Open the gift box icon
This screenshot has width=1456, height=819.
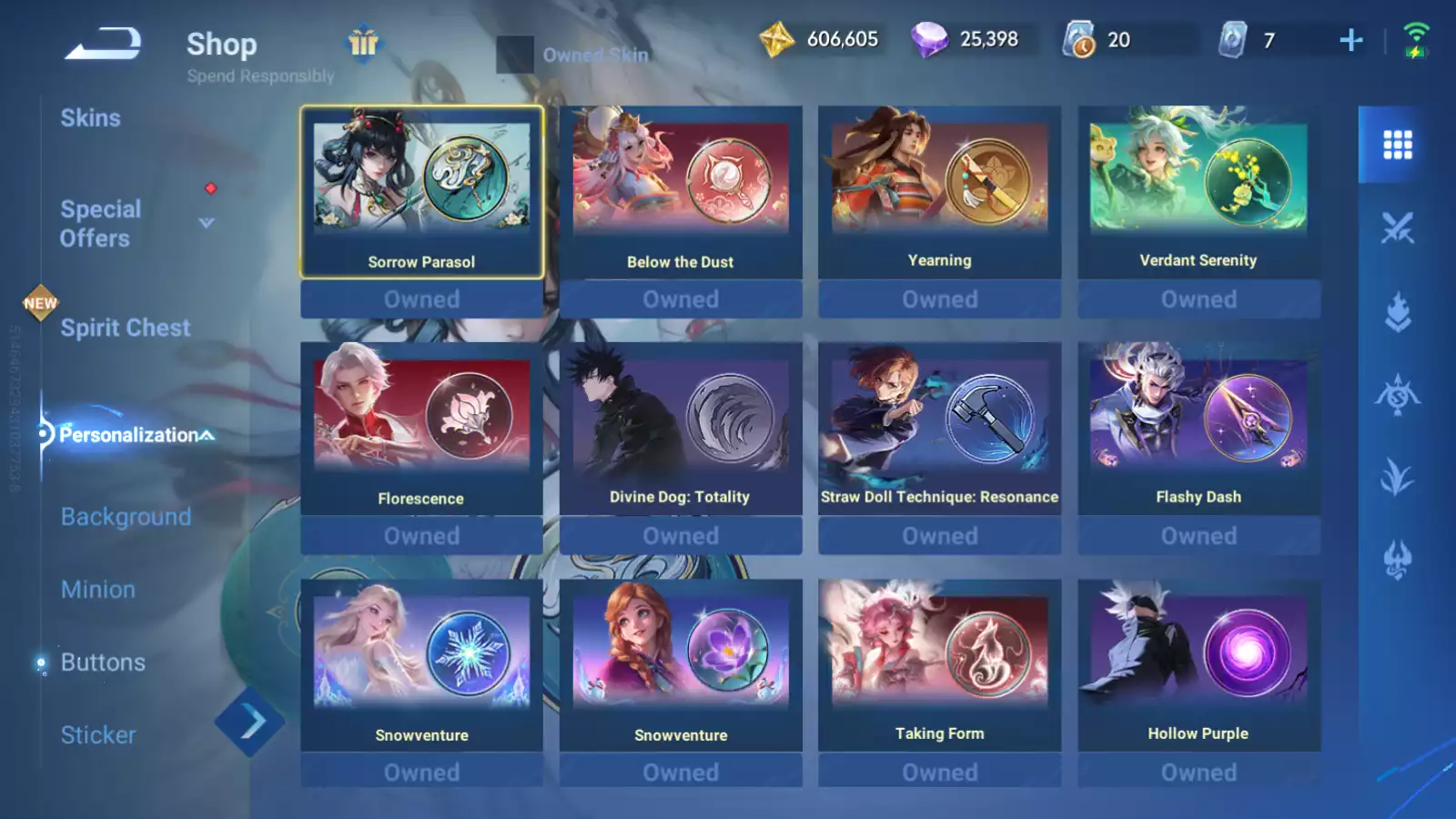pyautogui.click(x=363, y=43)
